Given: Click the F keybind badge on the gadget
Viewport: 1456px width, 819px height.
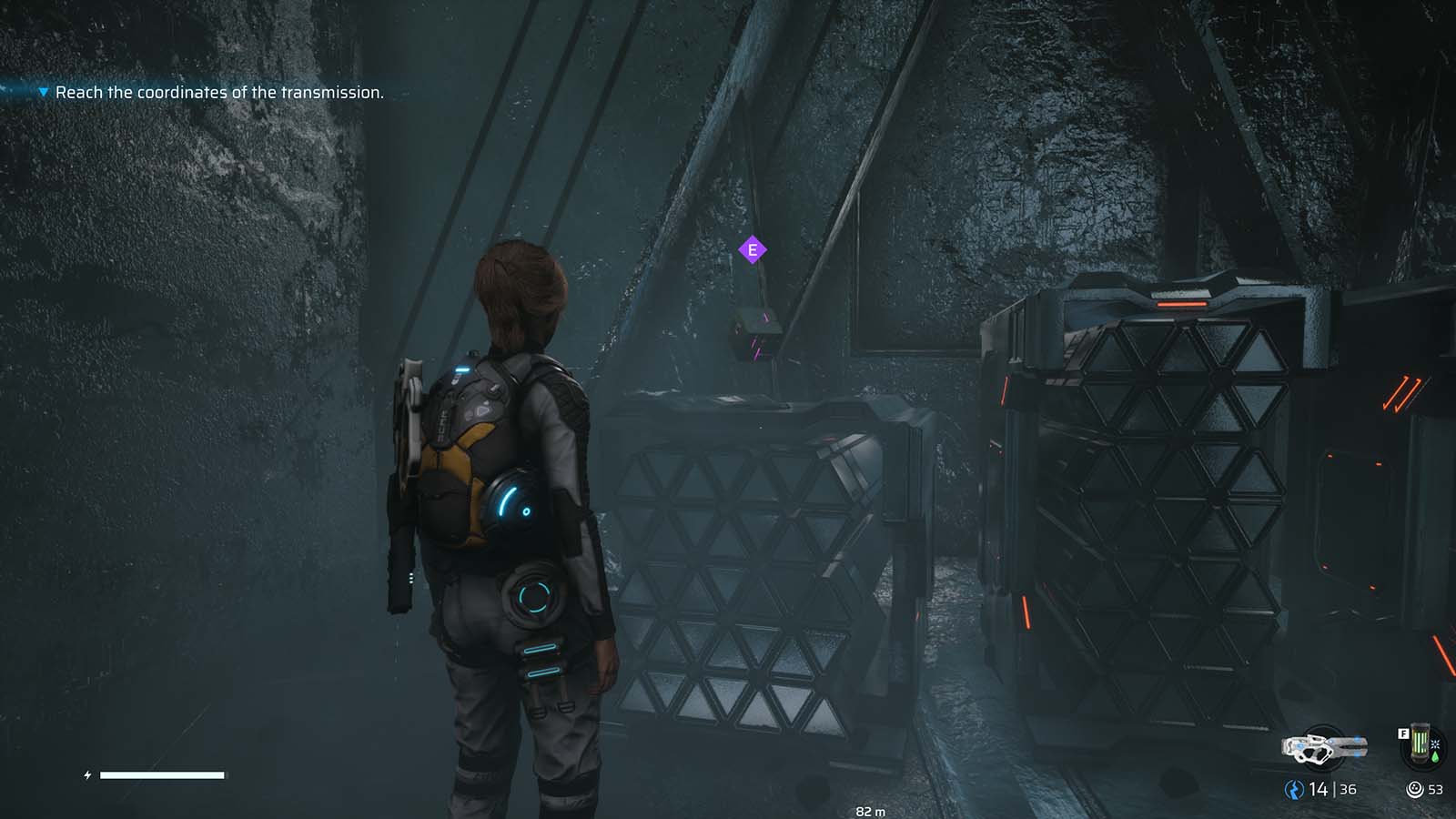Looking at the screenshot, I should 1403,733.
